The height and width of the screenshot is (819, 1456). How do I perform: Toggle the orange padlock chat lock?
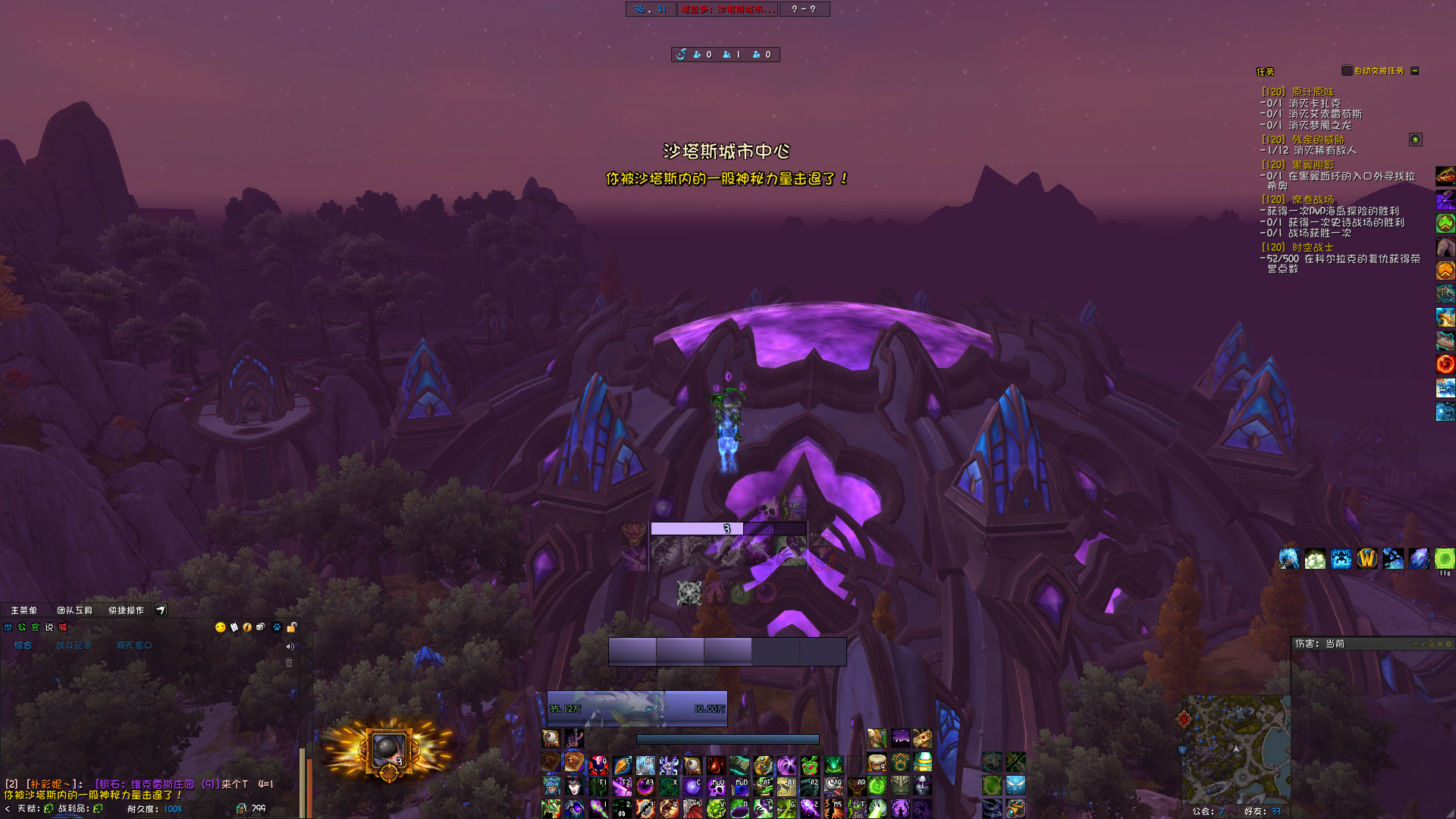coord(291,627)
